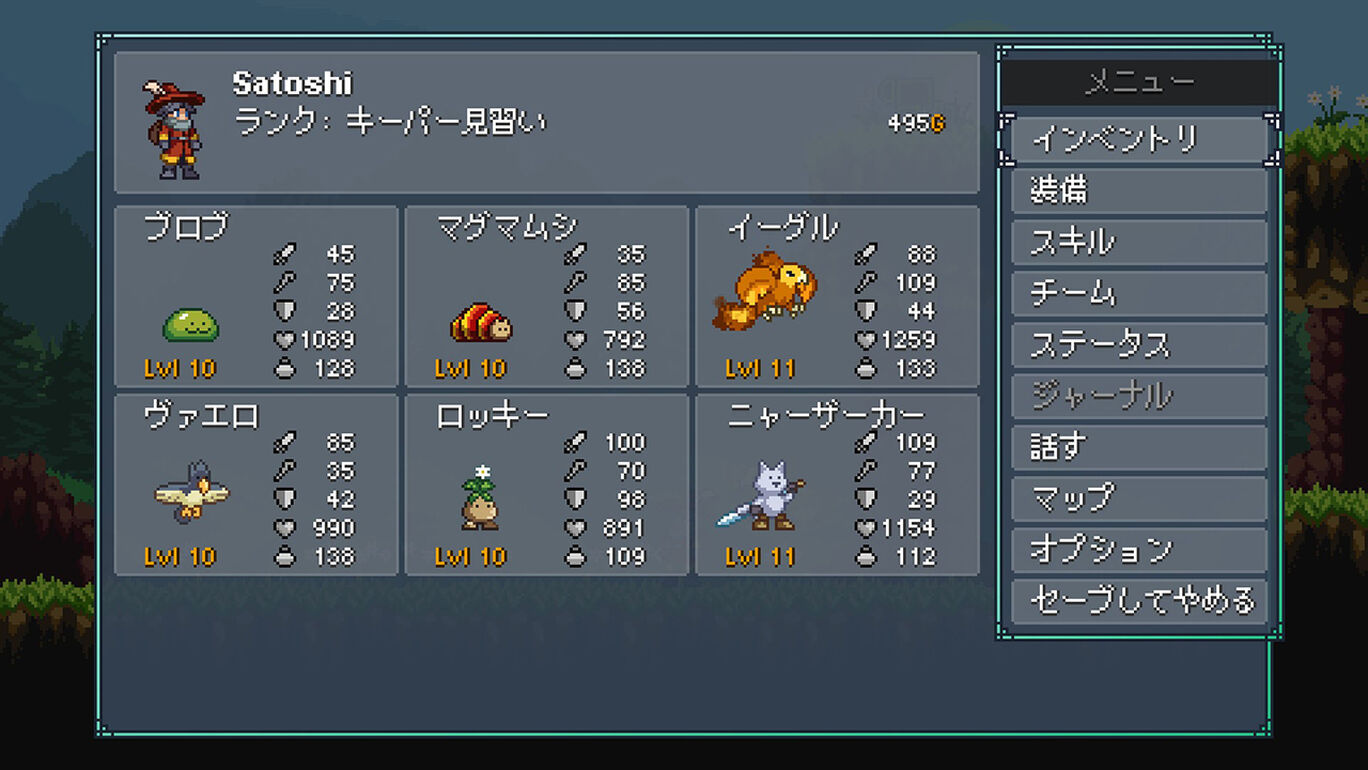The width and height of the screenshot is (1368, 770).
Task: Click the greyed-out ジャーナル entry
Action: point(1139,397)
